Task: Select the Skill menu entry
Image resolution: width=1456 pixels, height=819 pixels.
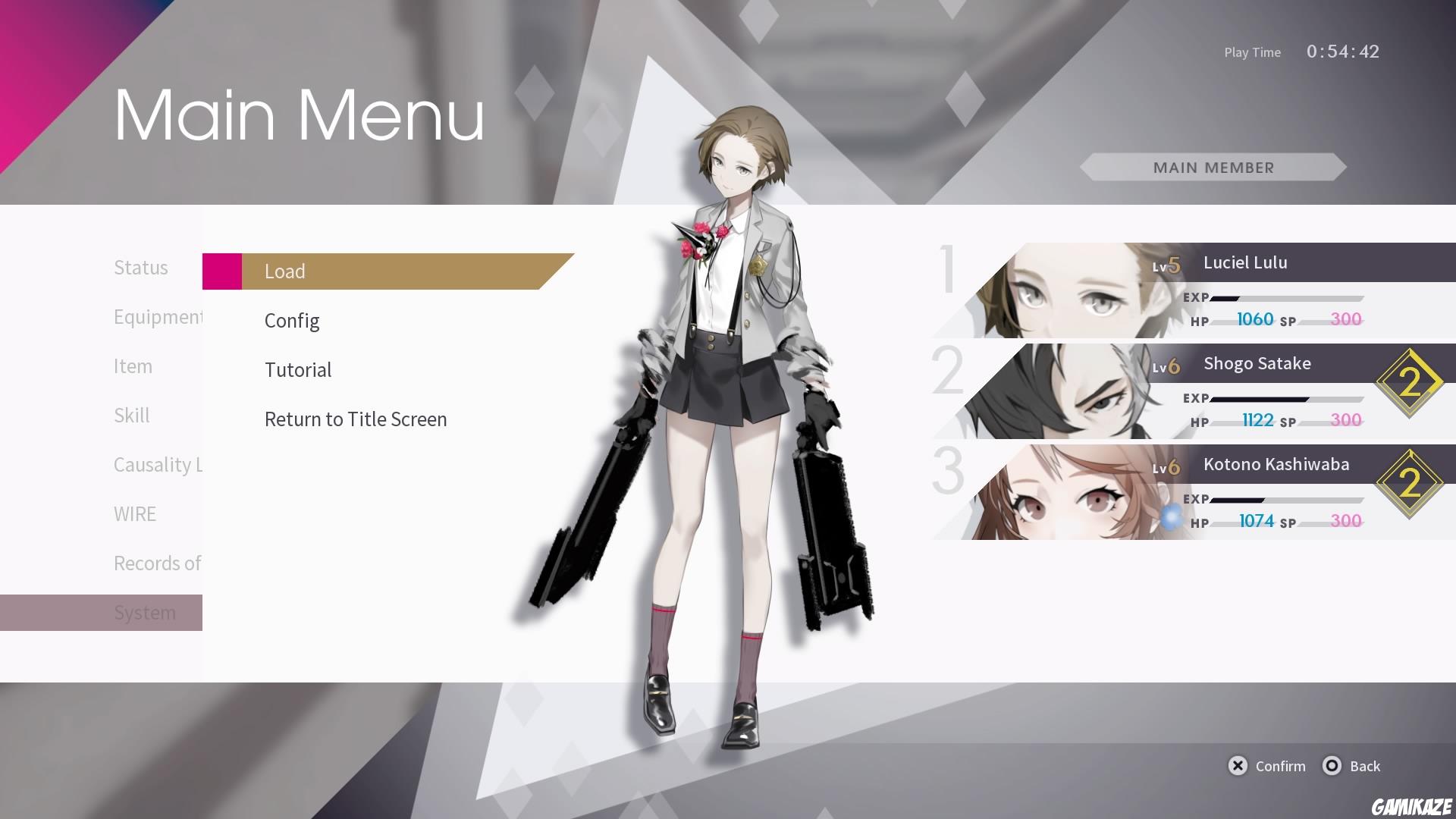Action: click(x=132, y=415)
